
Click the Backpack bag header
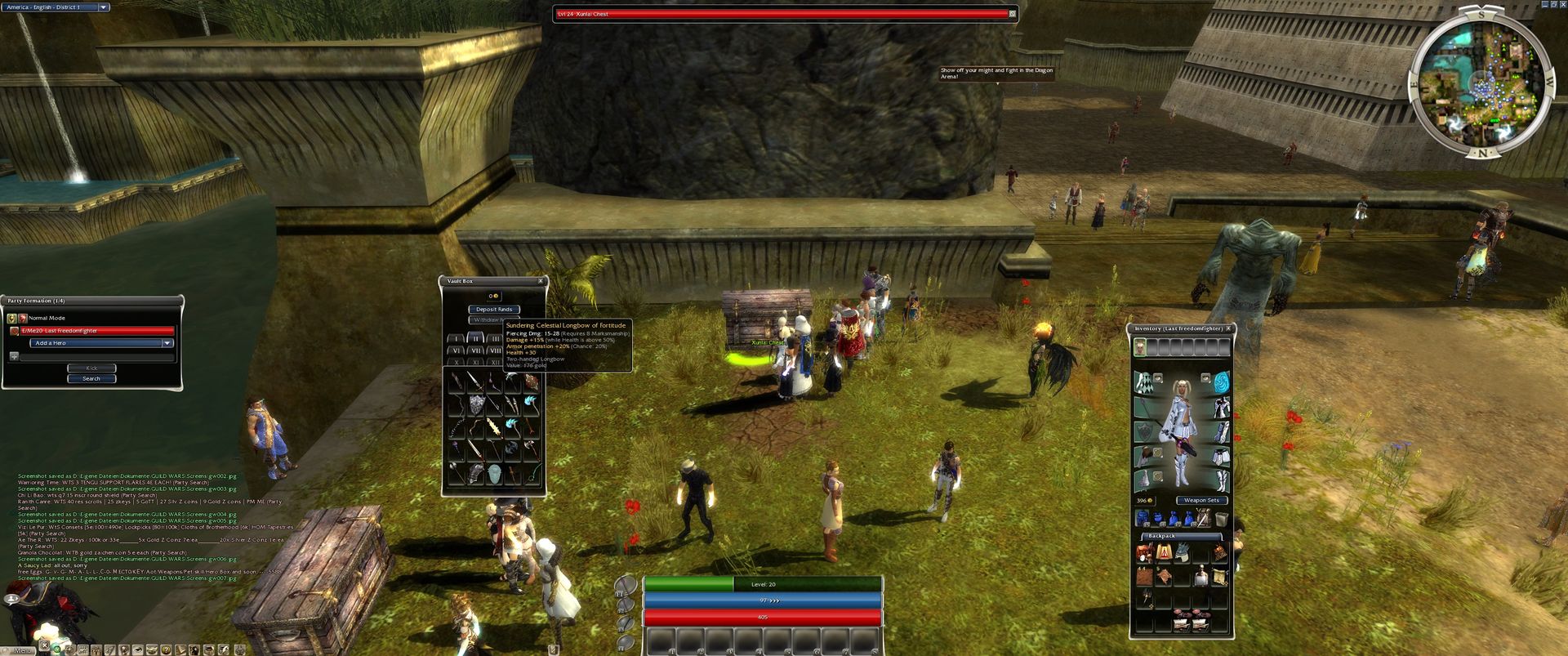tap(1162, 536)
